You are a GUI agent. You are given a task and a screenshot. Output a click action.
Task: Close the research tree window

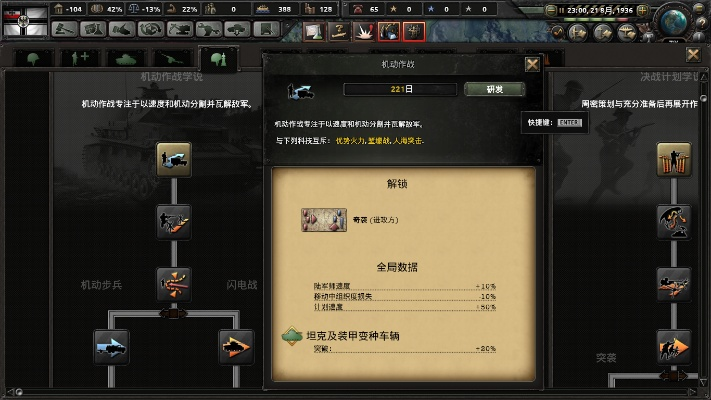(x=695, y=53)
